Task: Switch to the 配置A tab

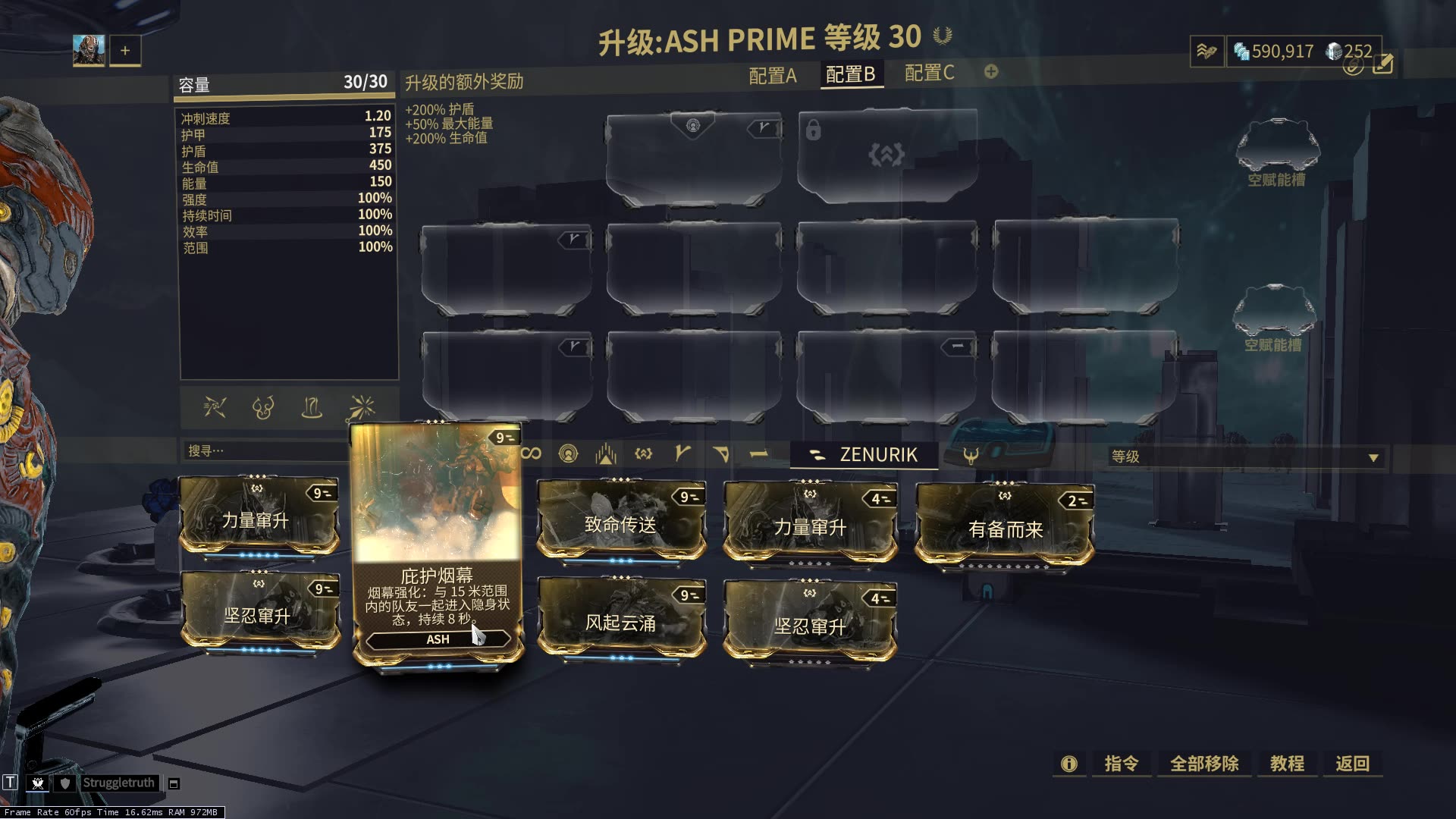Action: click(770, 74)
